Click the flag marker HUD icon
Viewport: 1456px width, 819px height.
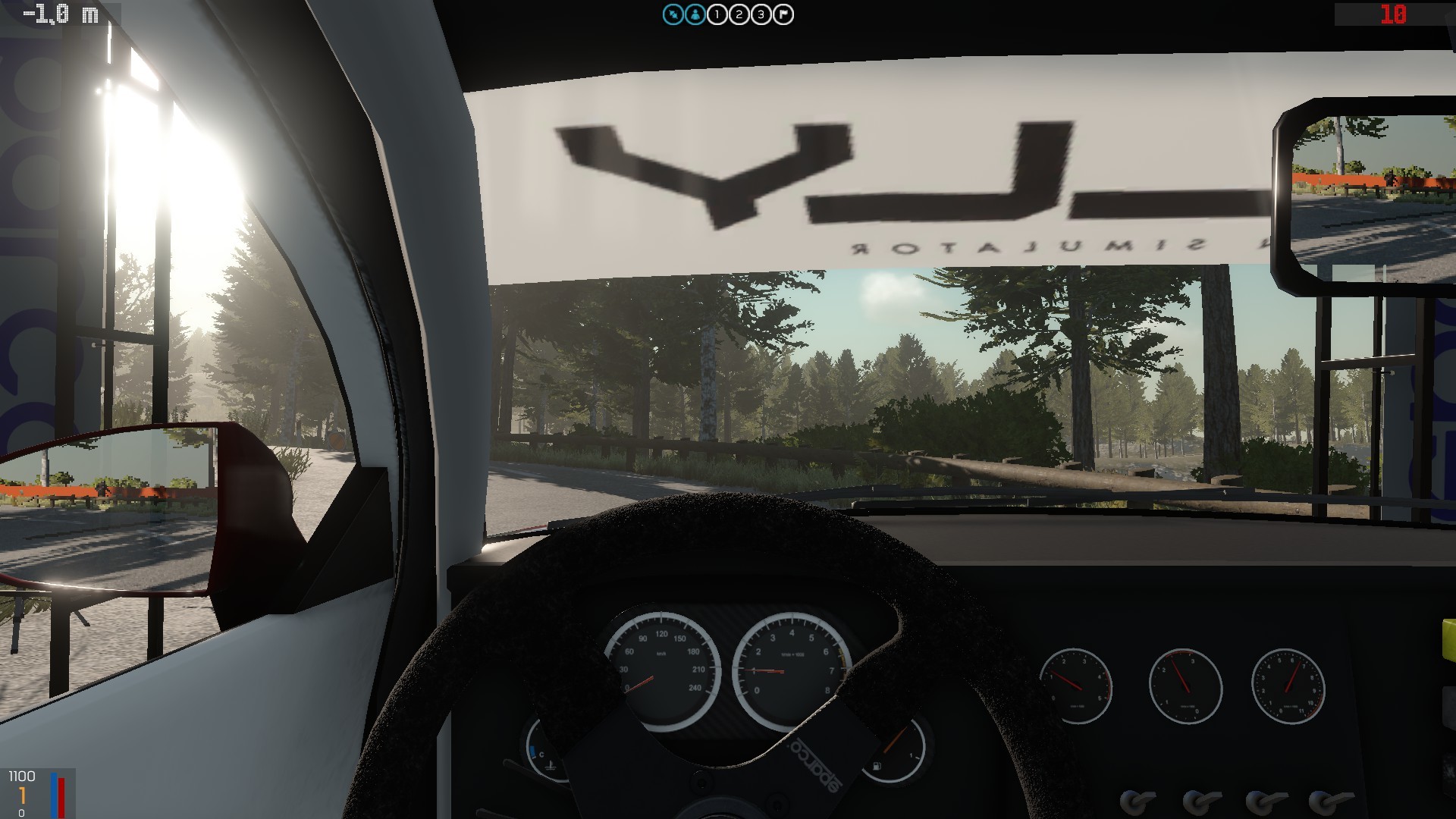click(x=783, y=14)
